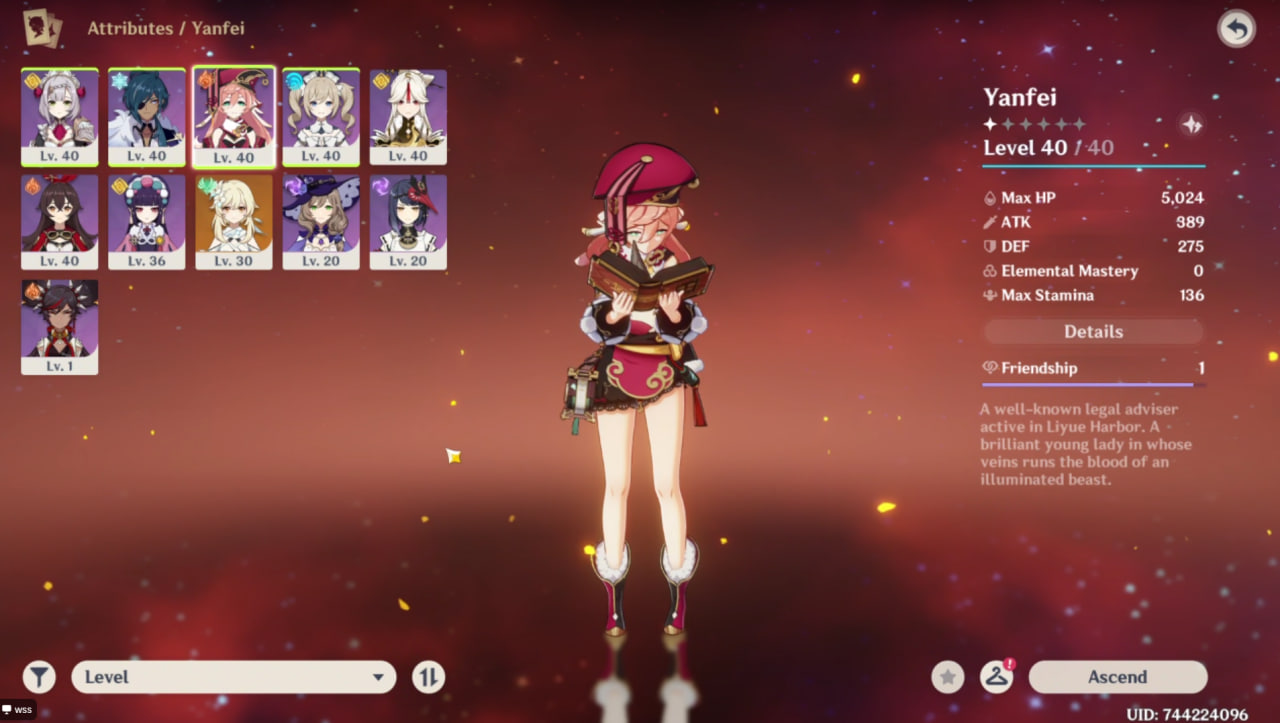Mark Yanfei as favorite with star icon
The width and height of the screenshot is (1280, 723).
948,677
